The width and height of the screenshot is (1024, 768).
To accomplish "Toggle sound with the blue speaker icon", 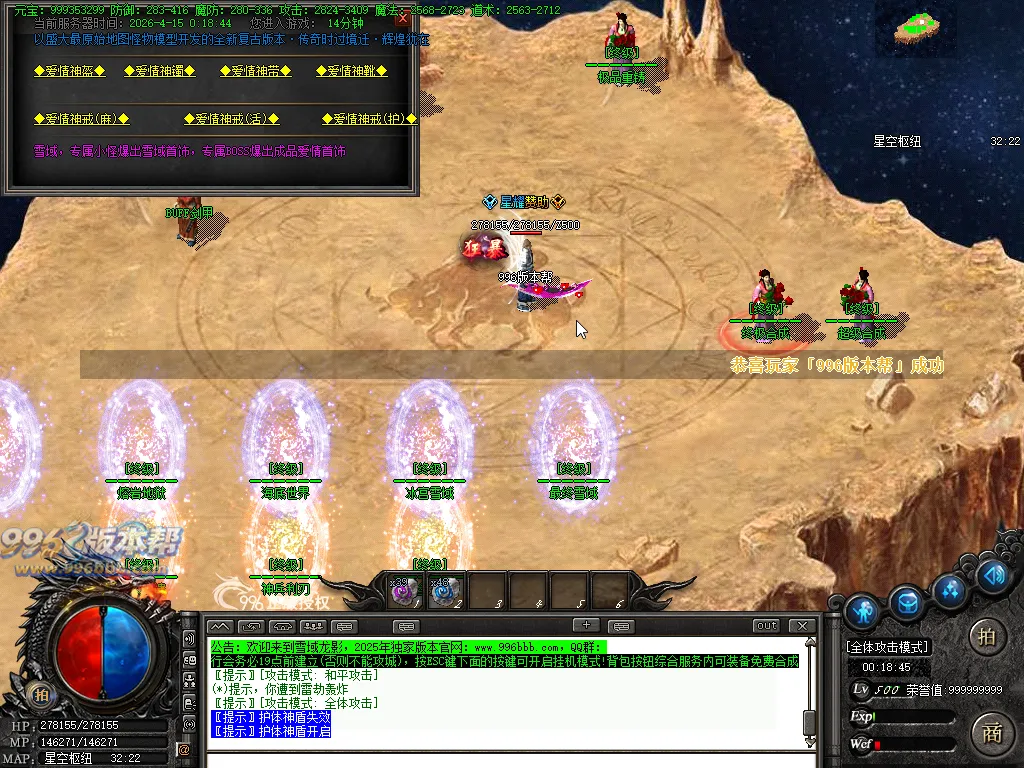I will [993, 575].
